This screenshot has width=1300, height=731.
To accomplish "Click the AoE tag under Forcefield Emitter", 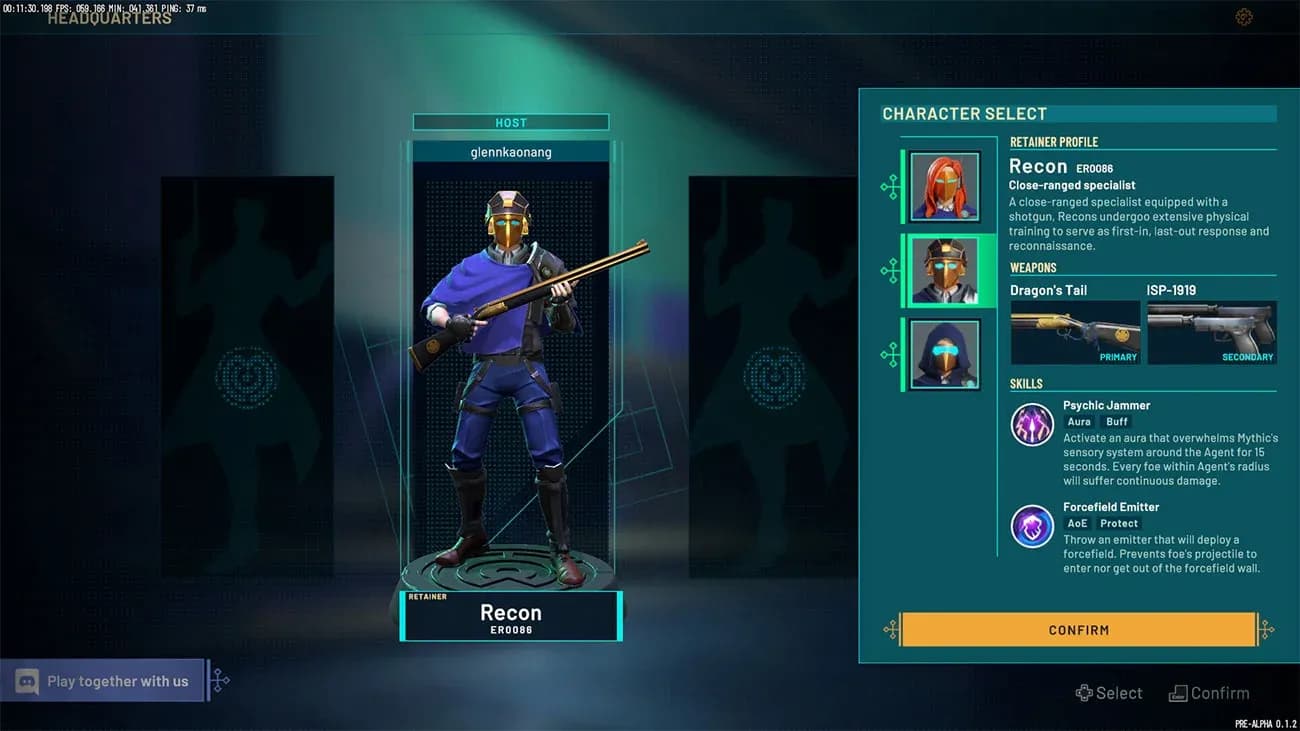I will (1077, 523).
